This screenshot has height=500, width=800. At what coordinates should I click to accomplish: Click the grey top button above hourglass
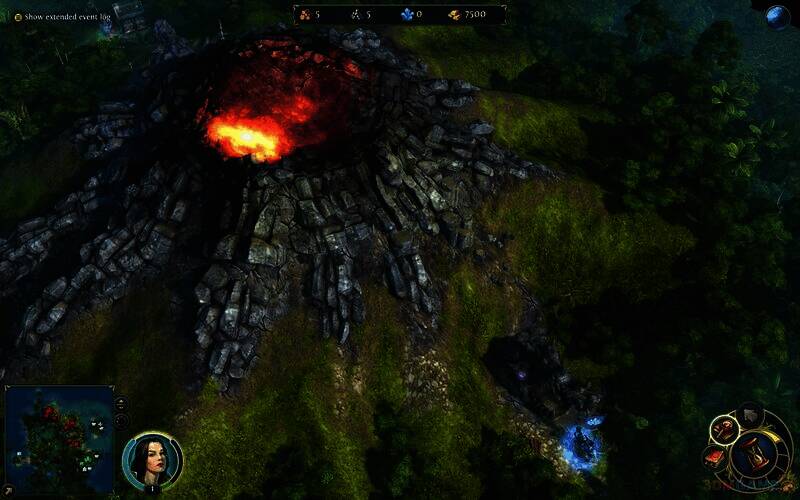point(750,415)
